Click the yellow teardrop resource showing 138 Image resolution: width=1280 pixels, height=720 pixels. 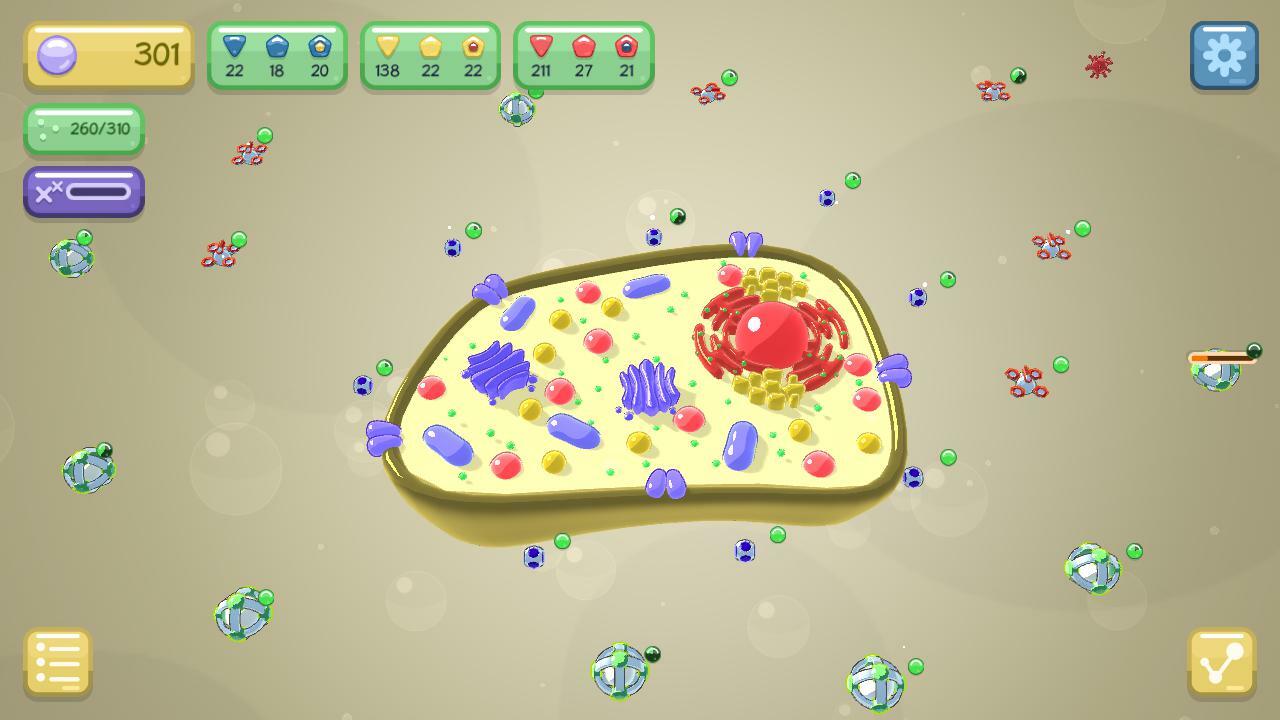click(389, 46)
